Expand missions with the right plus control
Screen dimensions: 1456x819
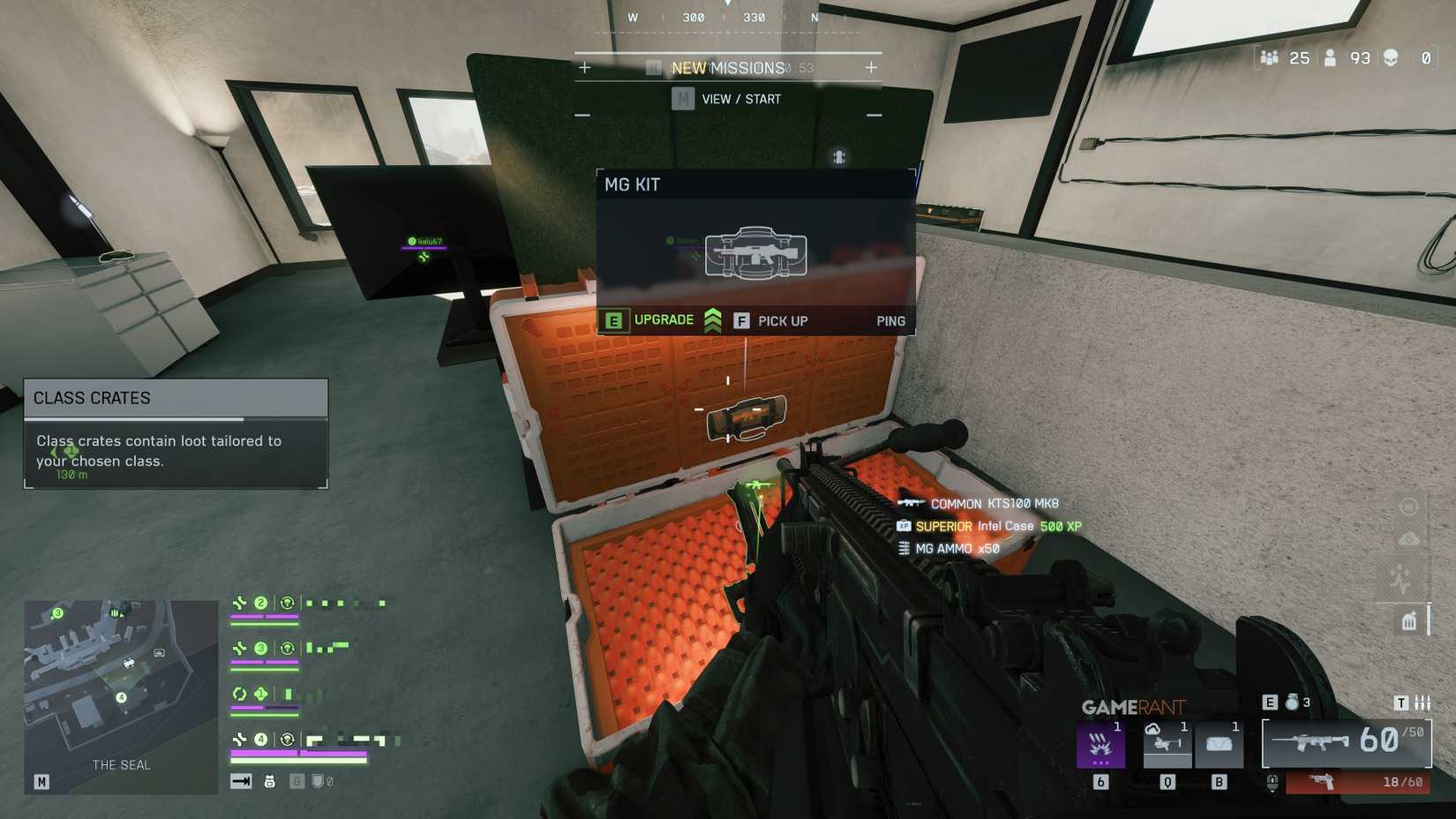click(x=873, y=65)
